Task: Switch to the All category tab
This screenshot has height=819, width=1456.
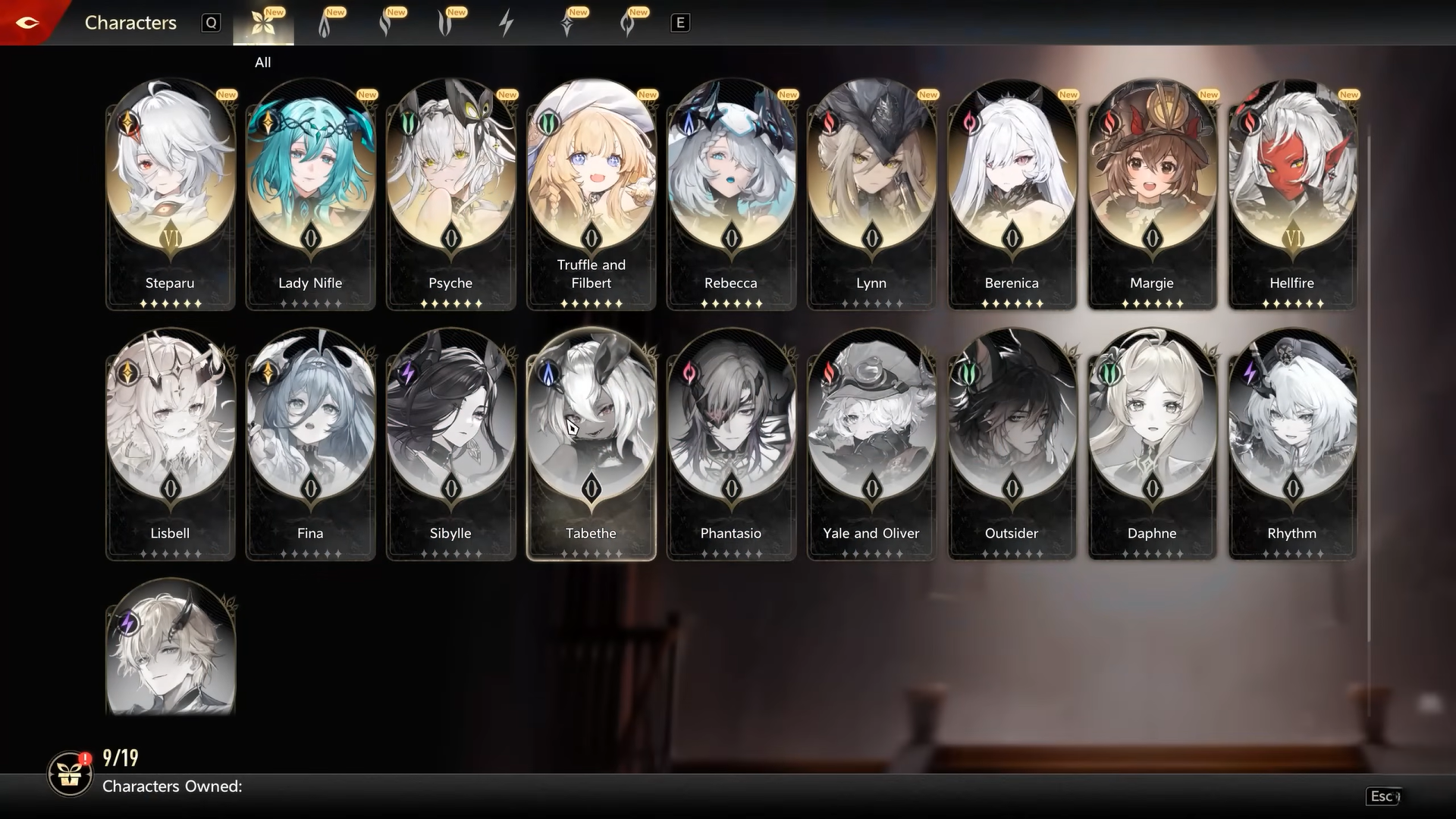Action: 264,23
